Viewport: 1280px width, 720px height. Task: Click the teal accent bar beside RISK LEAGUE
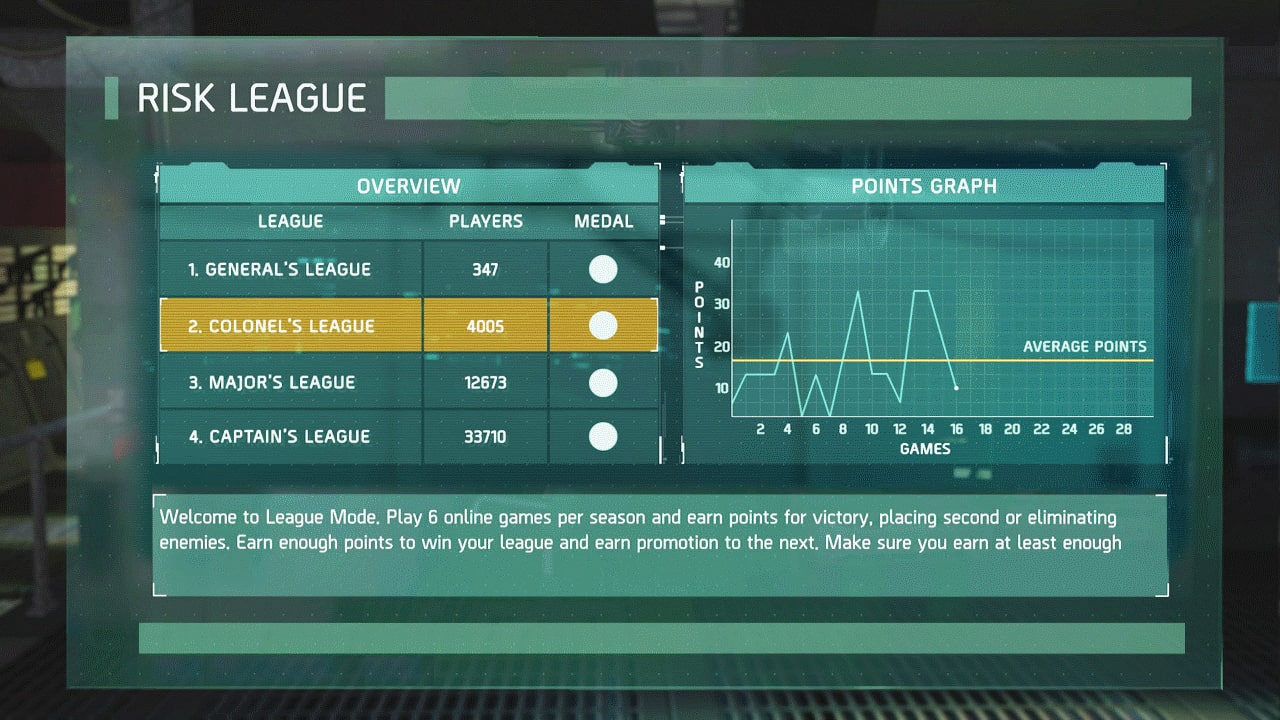click(113, 98)
